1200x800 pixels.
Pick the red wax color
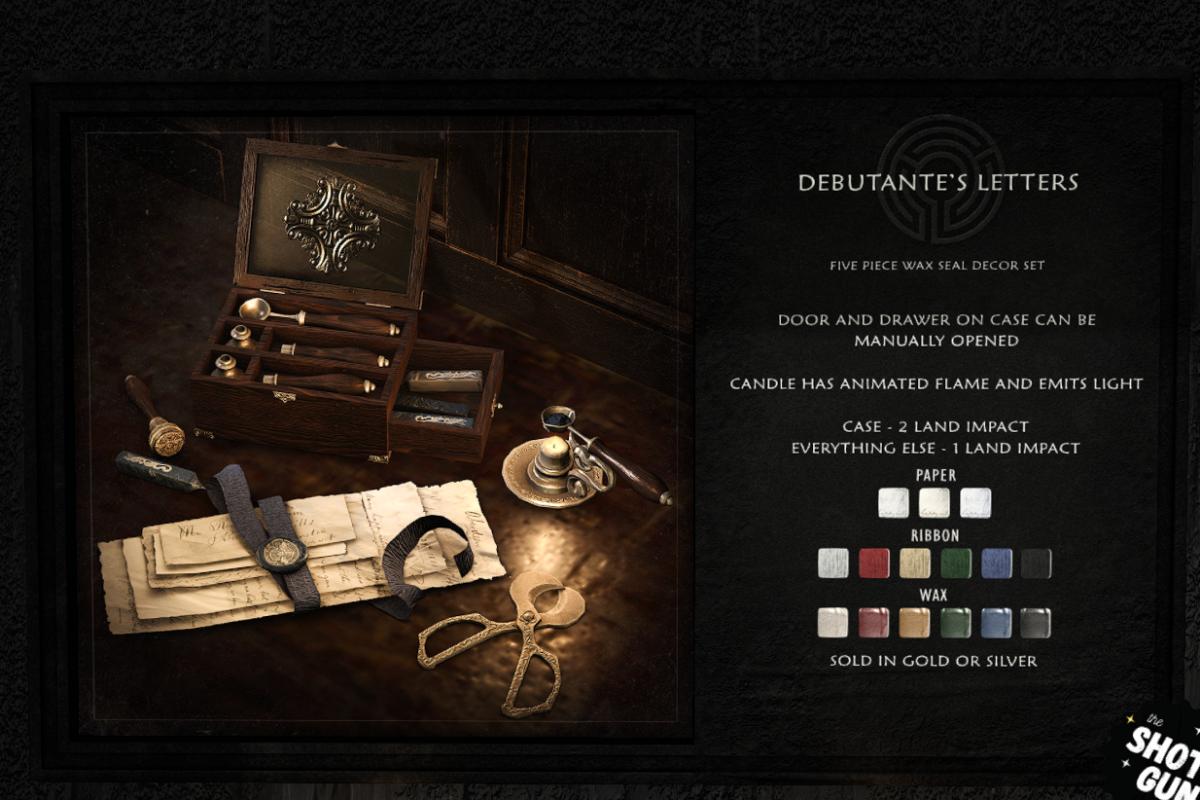(x=874, y=623)
